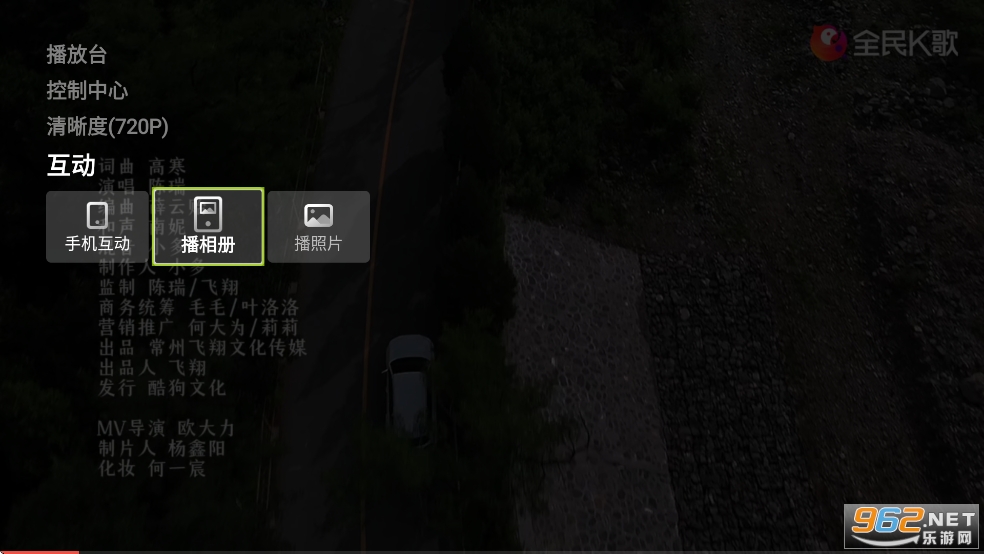This screenshot has width=984, height=554.
Task: Open the 清晰度(720P) quality setting
Action: [x=107, y=127]
